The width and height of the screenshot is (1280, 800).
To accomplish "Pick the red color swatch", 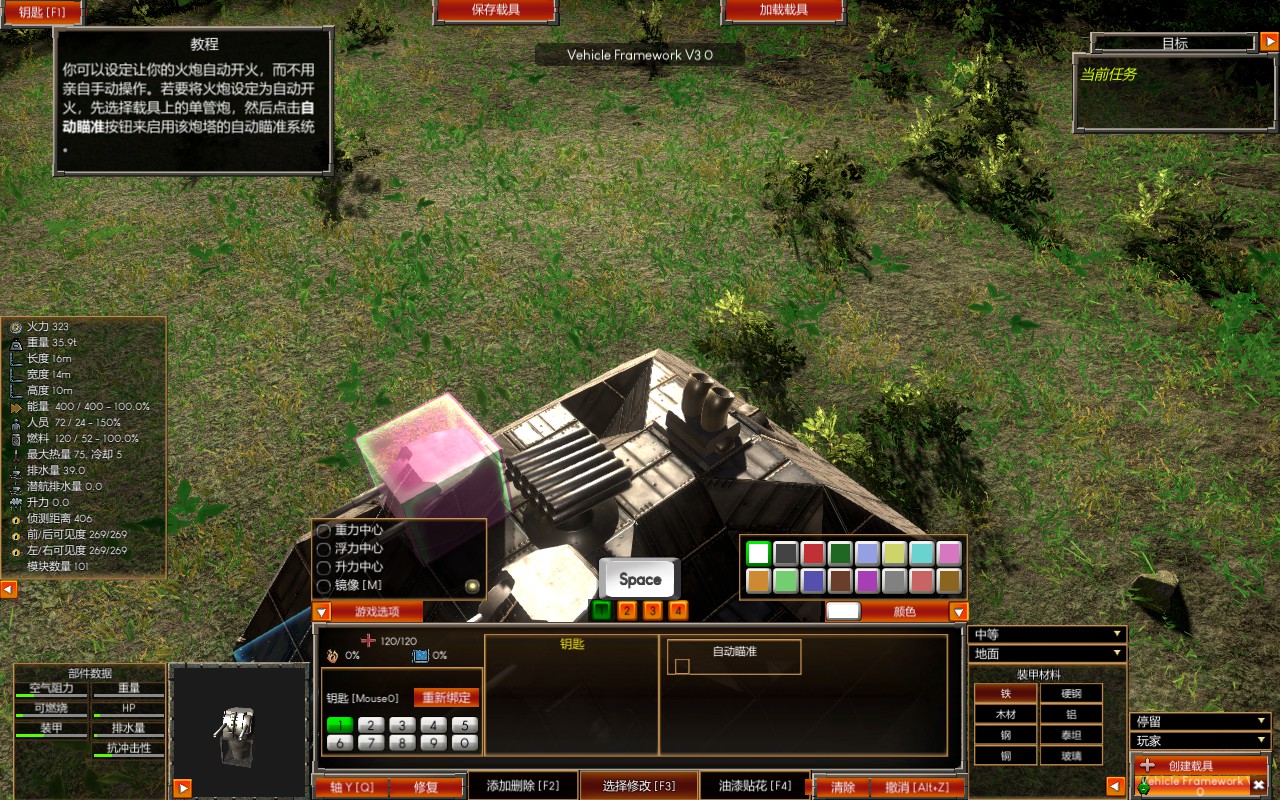I will point(813,553).
